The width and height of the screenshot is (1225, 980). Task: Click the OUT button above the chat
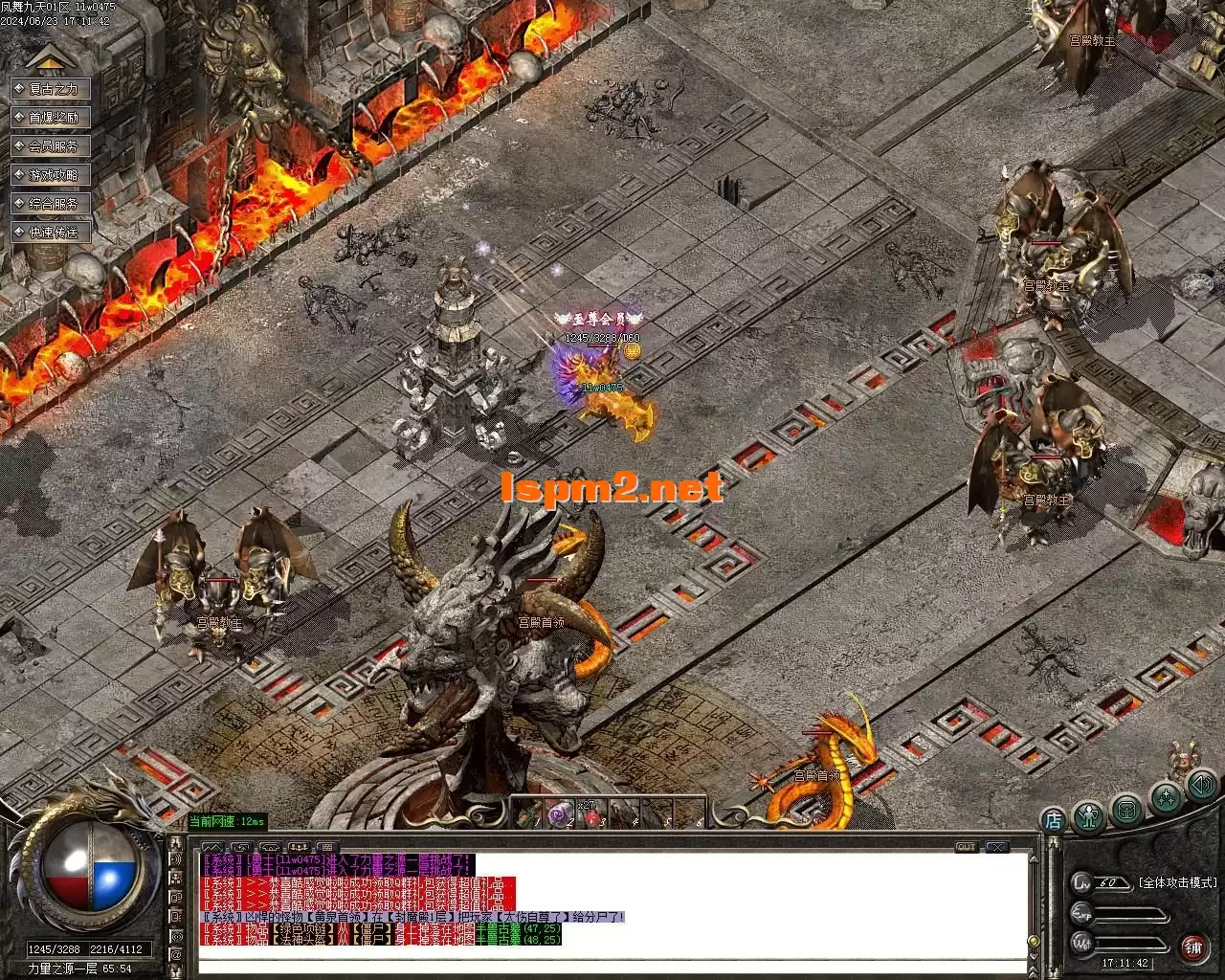967,847
